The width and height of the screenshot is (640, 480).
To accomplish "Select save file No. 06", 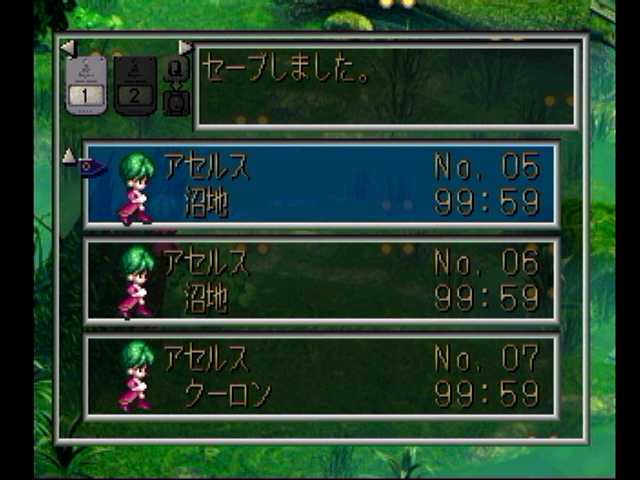I will [320, 280].
